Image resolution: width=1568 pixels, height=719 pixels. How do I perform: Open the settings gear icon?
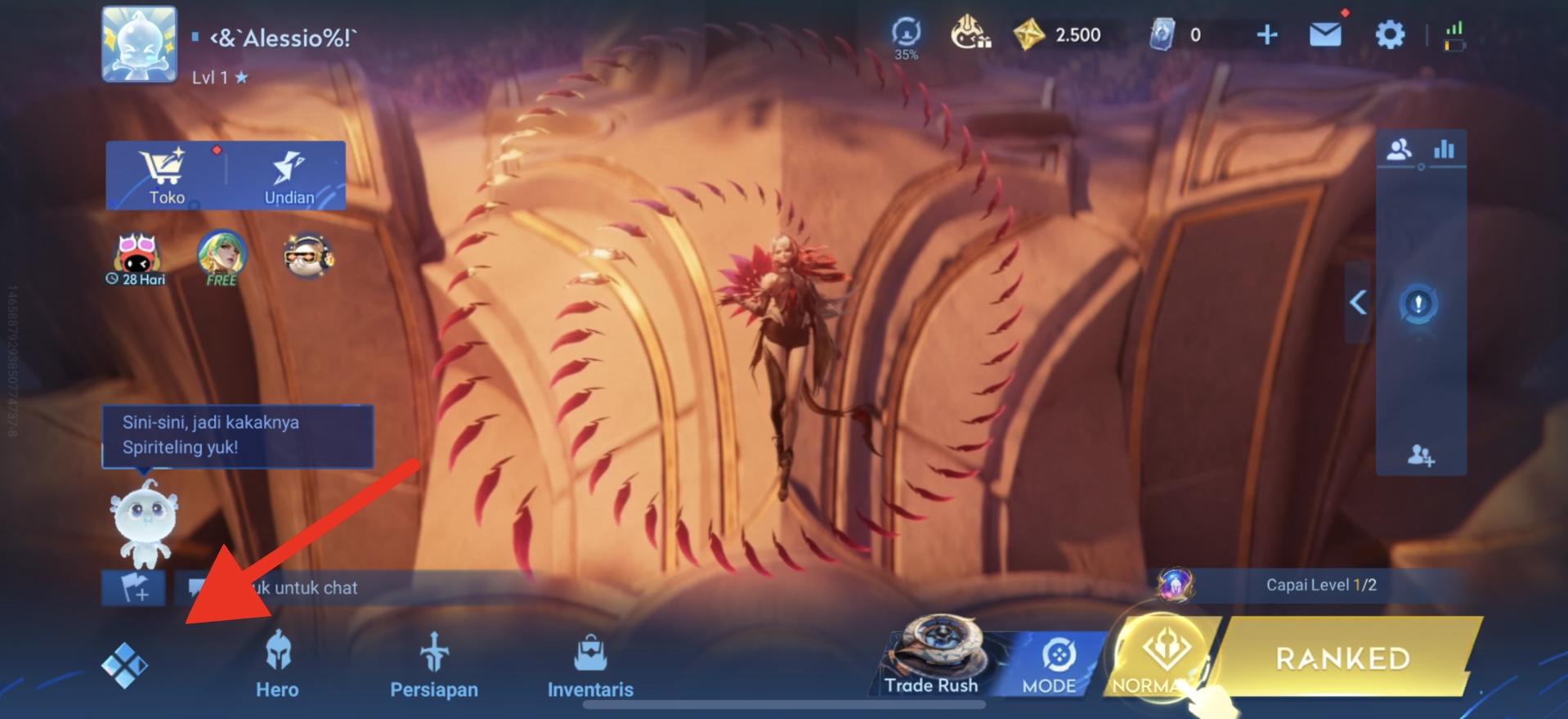(1389, 34)
